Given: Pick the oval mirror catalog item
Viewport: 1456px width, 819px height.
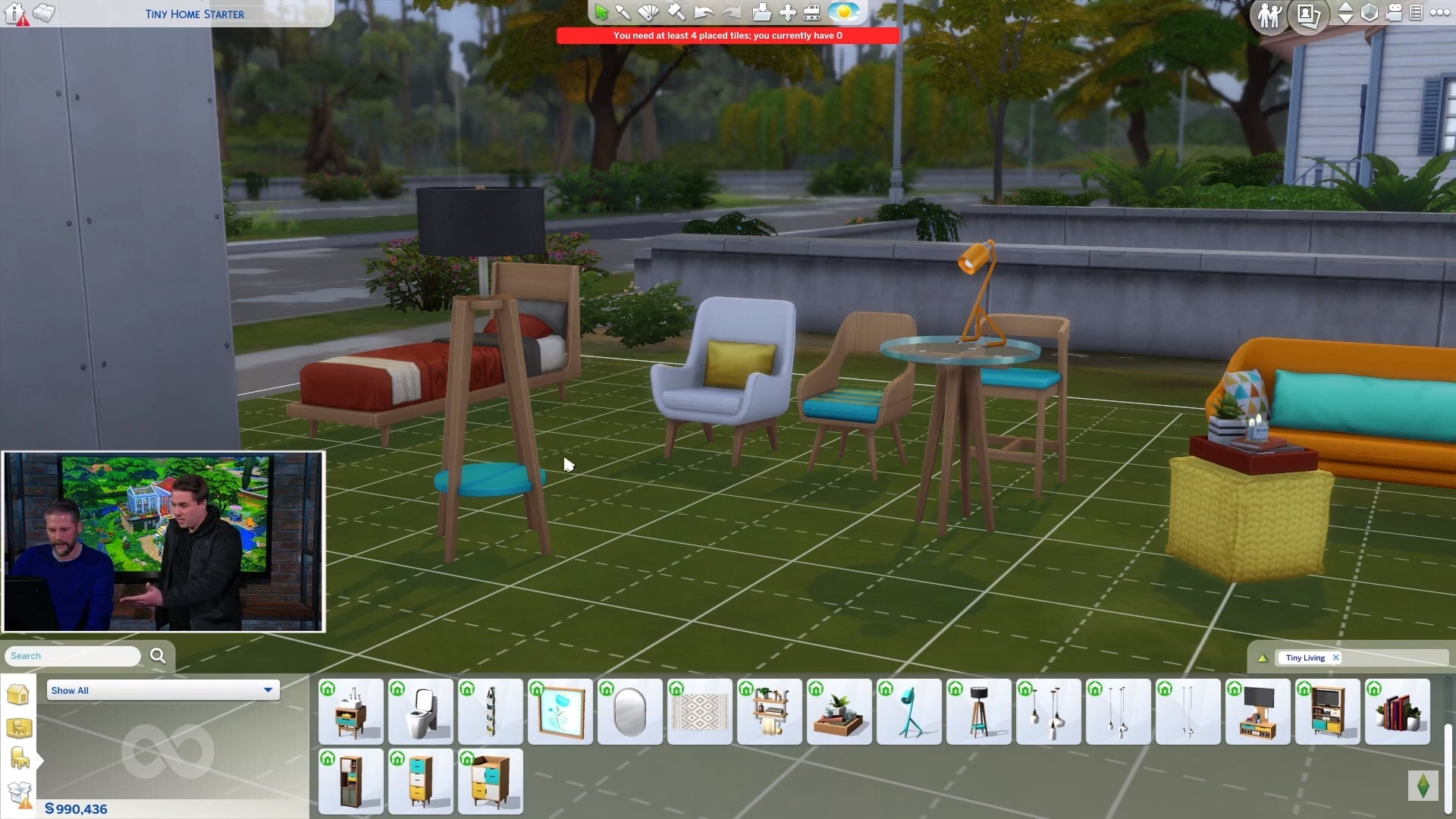Looking at the screenshot, I should pyautogui.click(x=630, y=711).
